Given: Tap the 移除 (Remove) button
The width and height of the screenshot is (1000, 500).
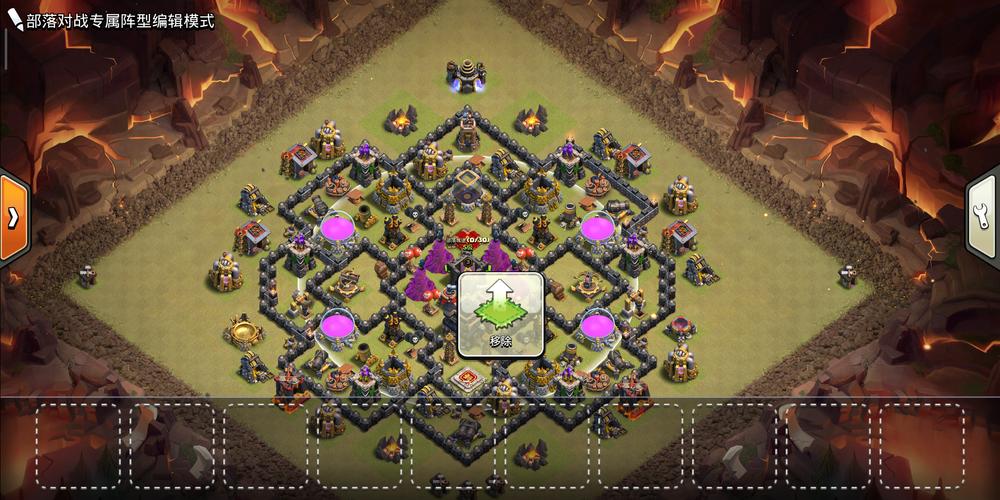Looking at the screenshot, I should [501, 316].
